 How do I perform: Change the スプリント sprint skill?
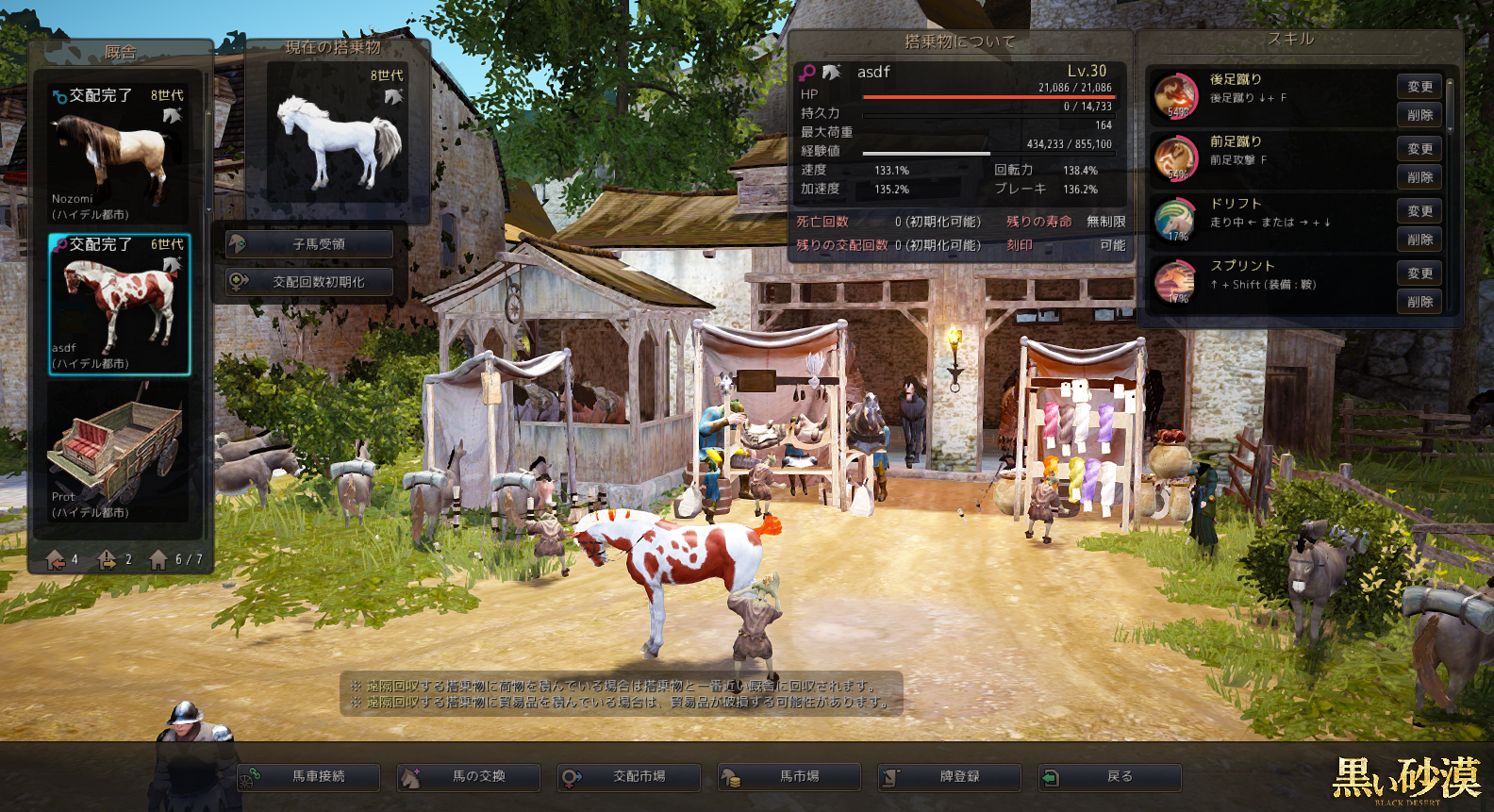coord(1419,273)
